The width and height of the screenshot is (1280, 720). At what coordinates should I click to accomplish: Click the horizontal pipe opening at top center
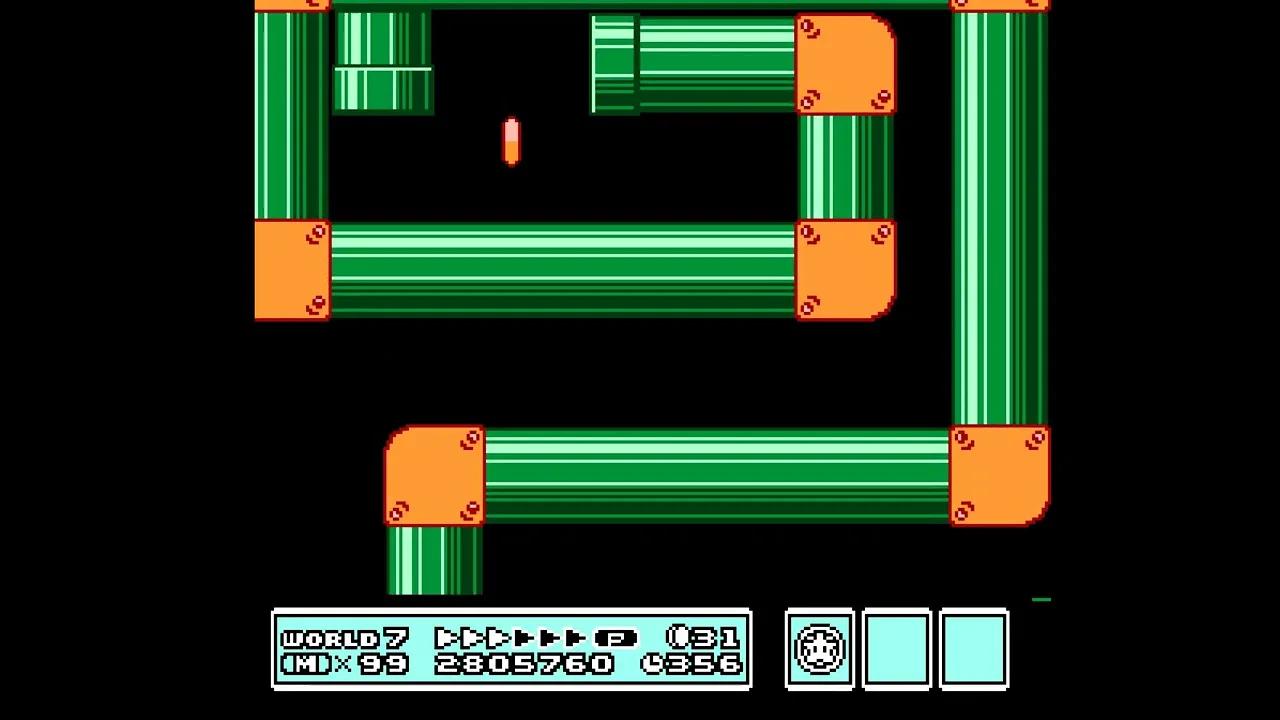(615, 60)
